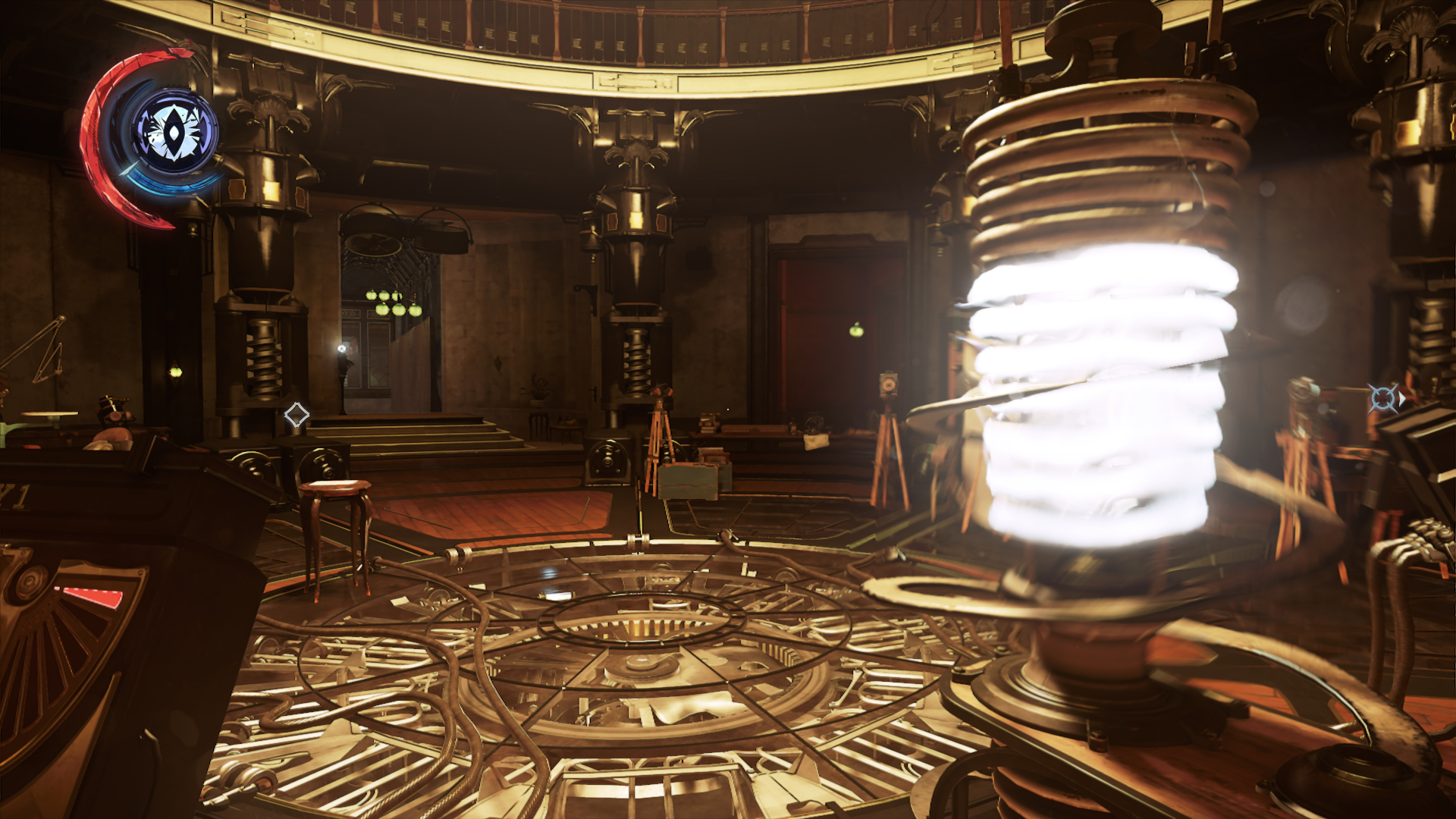Click the Outsider eye emblem in the HUD
Screen dimensions: 1456x819
coord(174,130)
